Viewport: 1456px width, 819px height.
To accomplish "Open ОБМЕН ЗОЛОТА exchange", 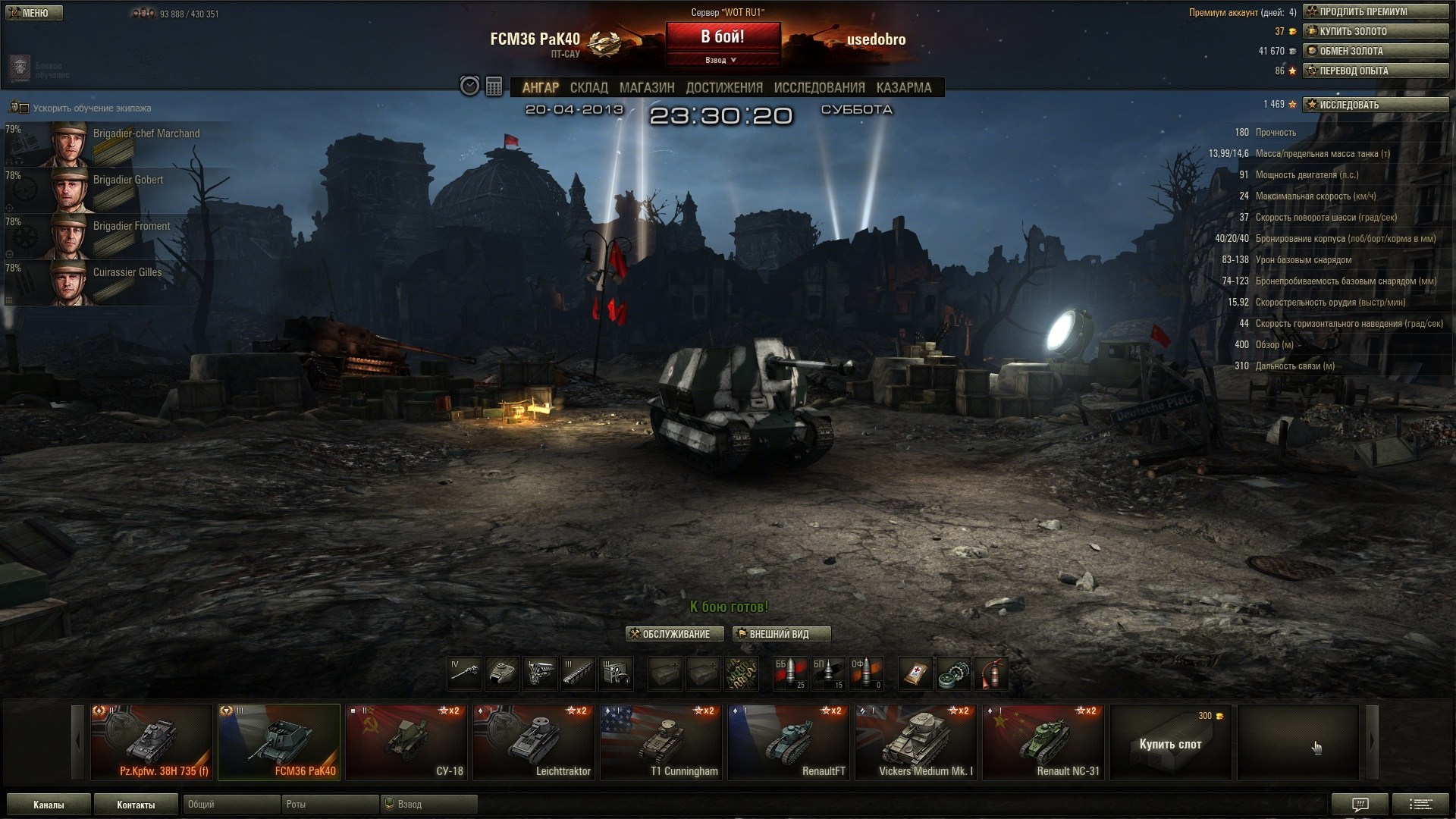I will click(x=1375, y=51).
